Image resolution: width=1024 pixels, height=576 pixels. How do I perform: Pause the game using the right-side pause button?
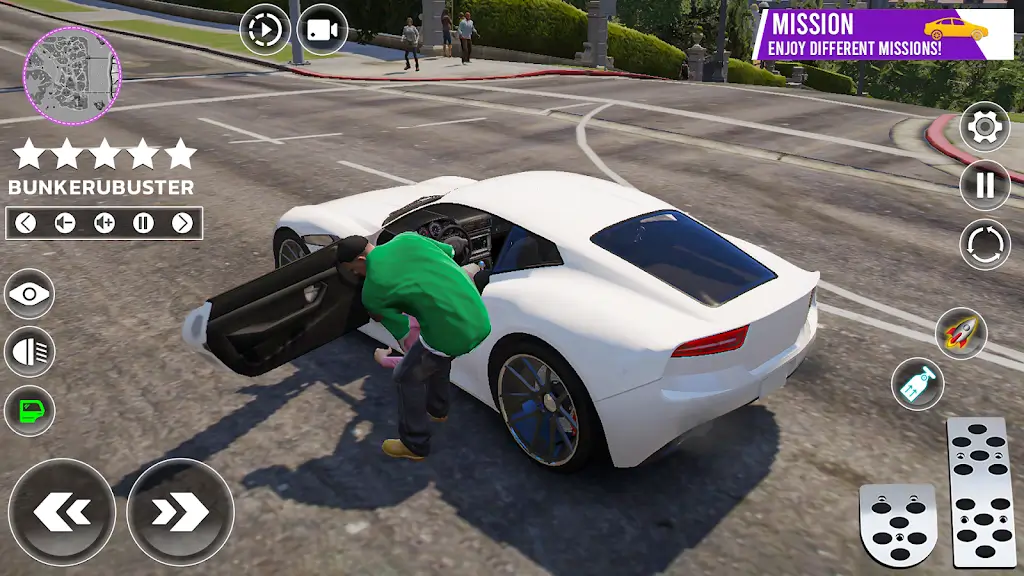pos(984,185)
